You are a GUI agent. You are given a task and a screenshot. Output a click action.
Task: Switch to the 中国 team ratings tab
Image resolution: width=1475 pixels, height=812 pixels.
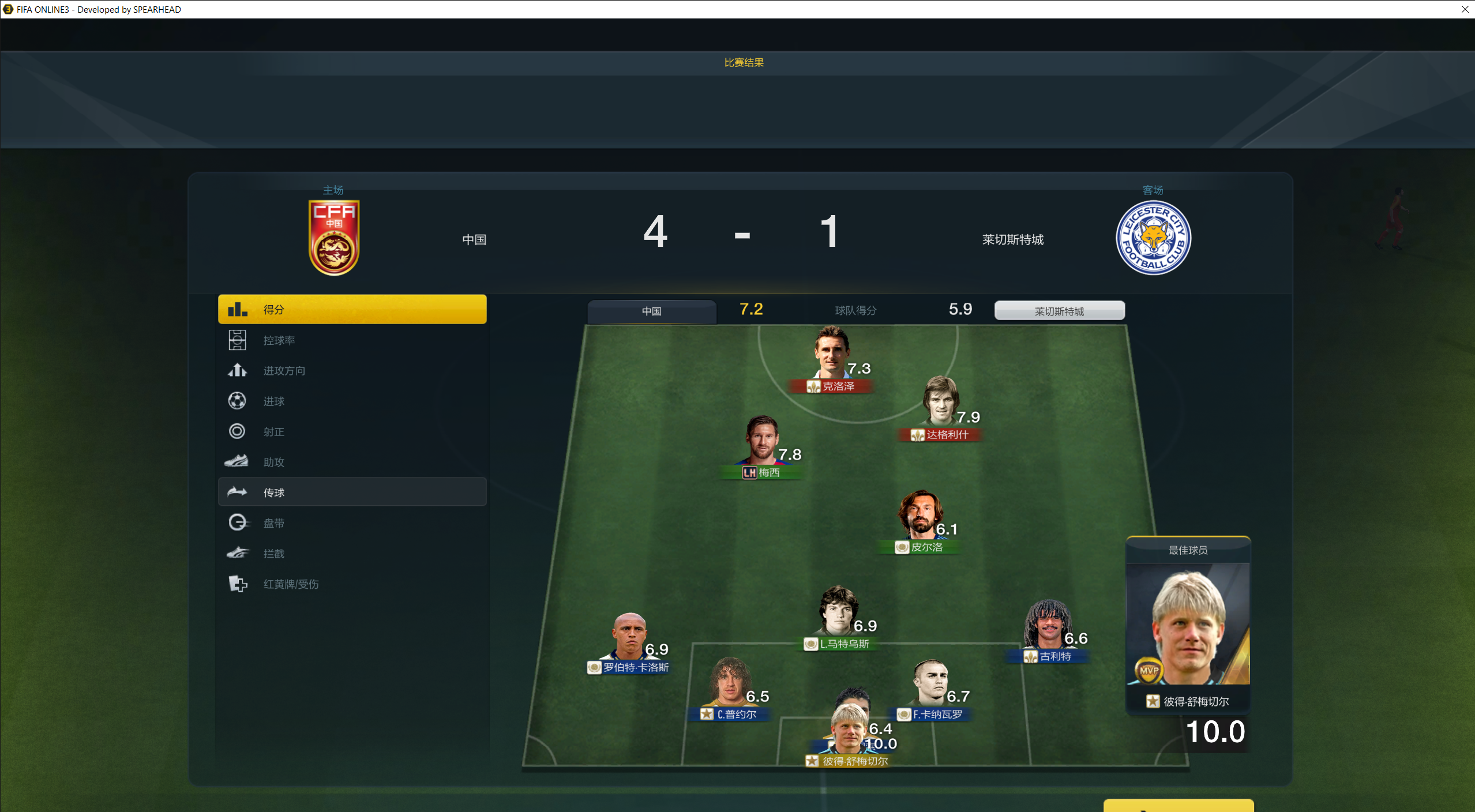point(652,311)
